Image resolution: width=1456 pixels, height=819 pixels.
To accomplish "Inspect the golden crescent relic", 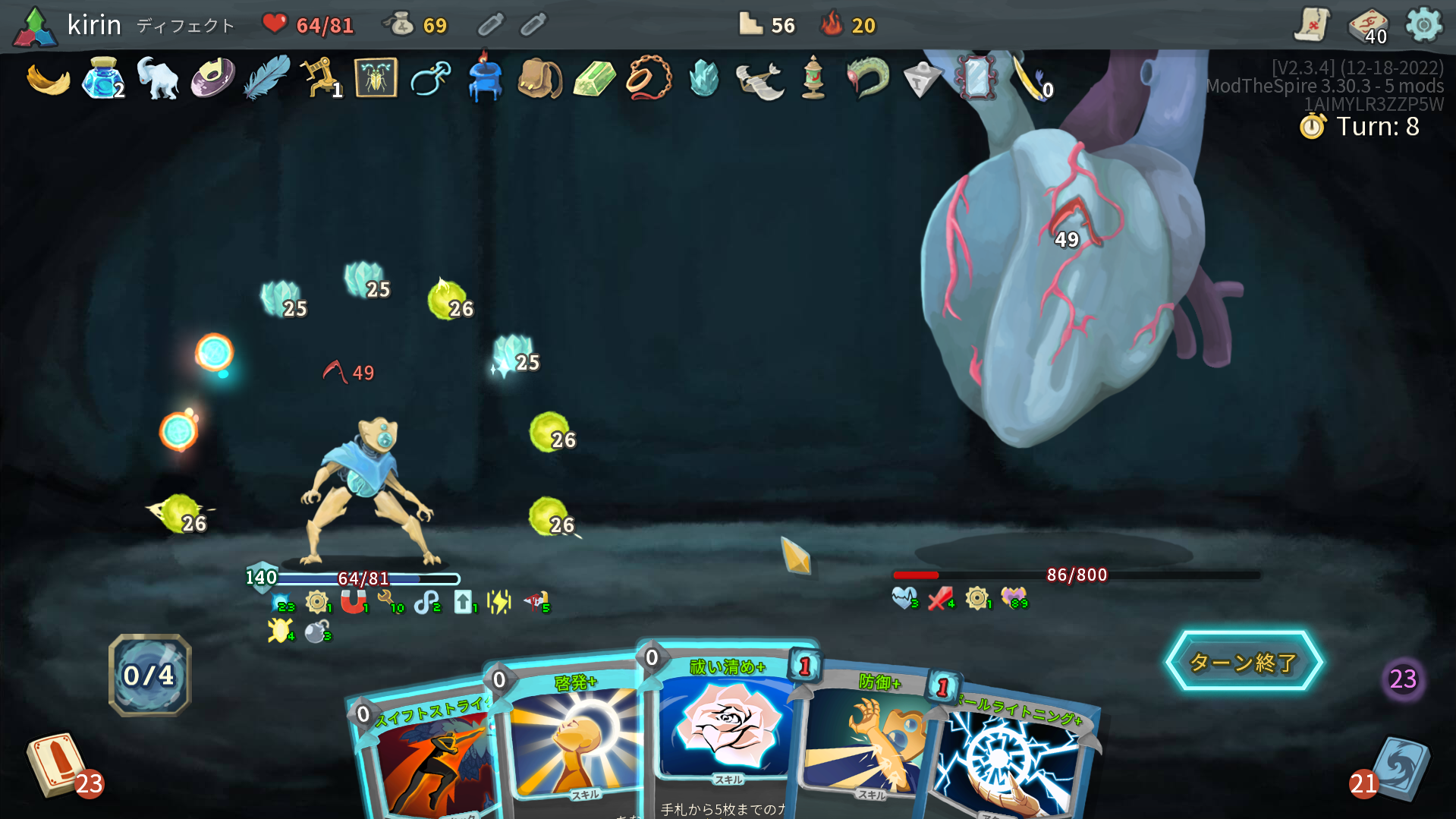I will (x=48, y=80).
